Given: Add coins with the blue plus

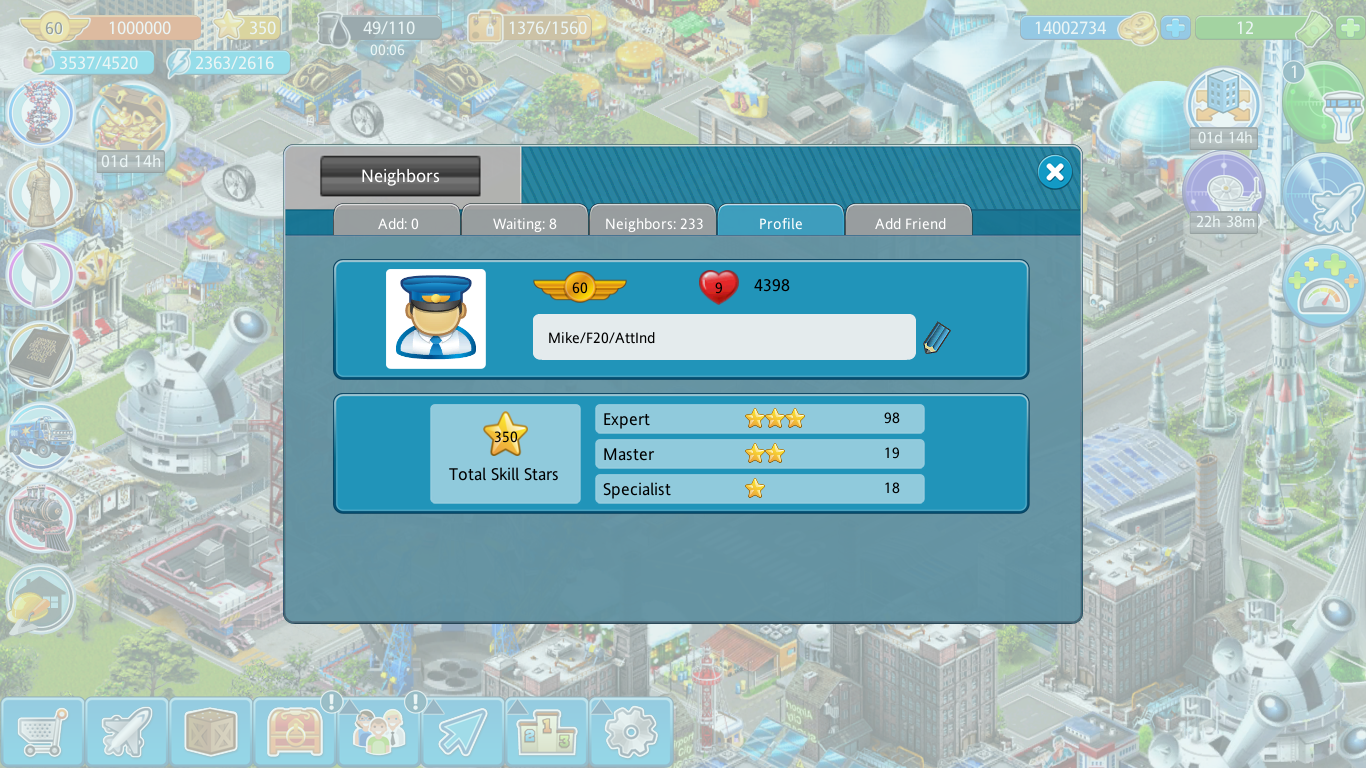Looking at the screenshot, I should click(1176, 28).
